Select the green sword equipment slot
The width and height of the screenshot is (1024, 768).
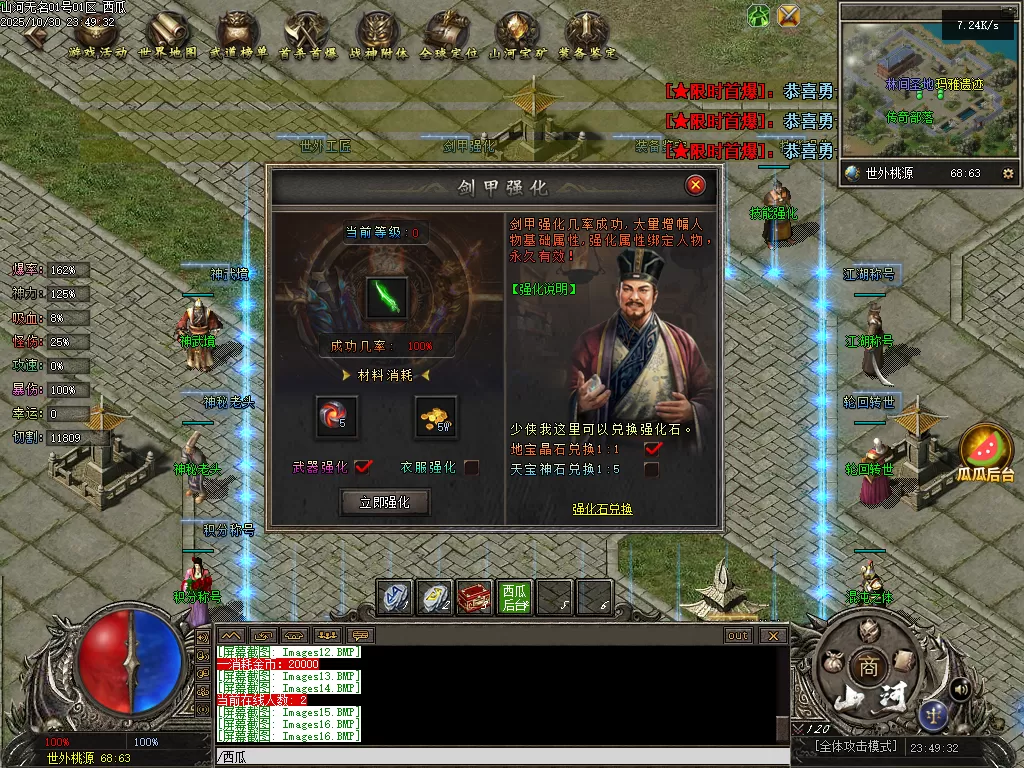pyautogui.click(x=386, y=297)
